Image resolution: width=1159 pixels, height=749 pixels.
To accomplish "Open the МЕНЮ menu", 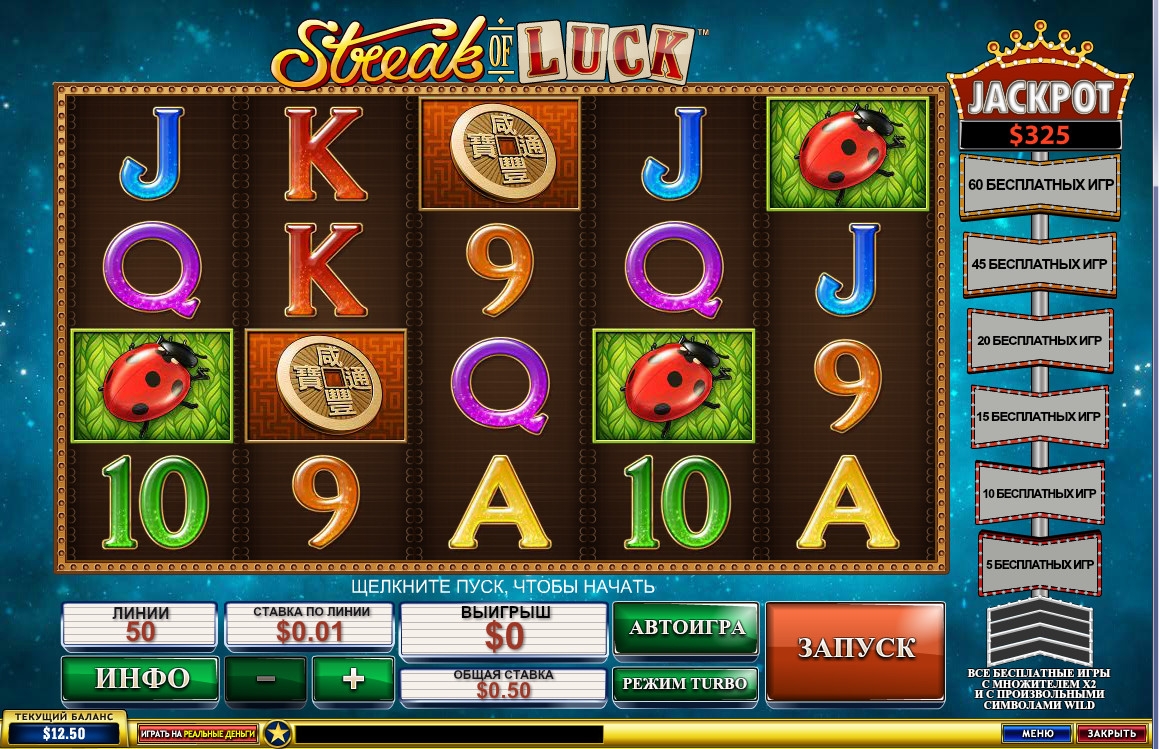I will coord(1037,734).
